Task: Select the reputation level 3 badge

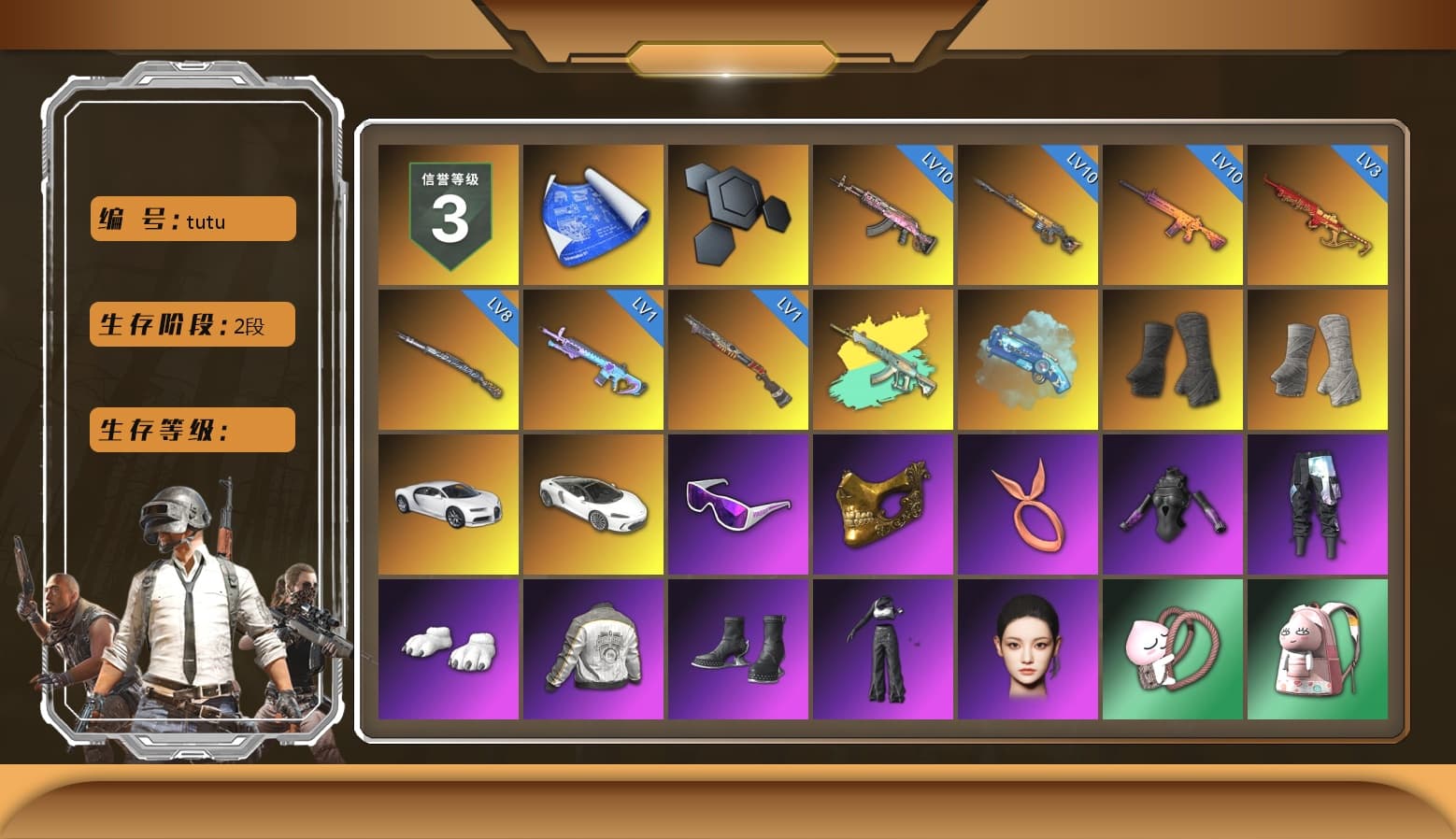Action: click(446, 213)
